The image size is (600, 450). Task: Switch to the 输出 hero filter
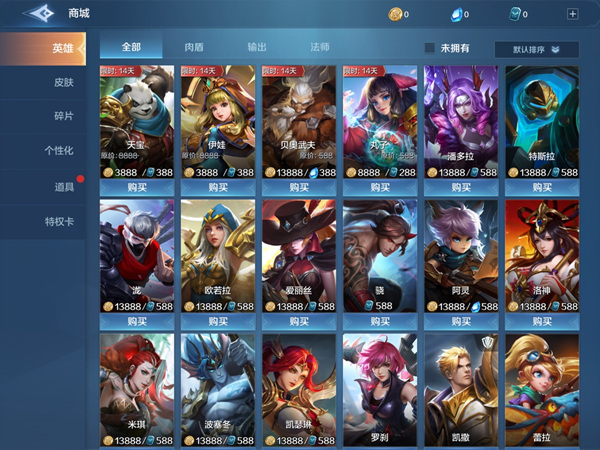[x=257, y=47]
